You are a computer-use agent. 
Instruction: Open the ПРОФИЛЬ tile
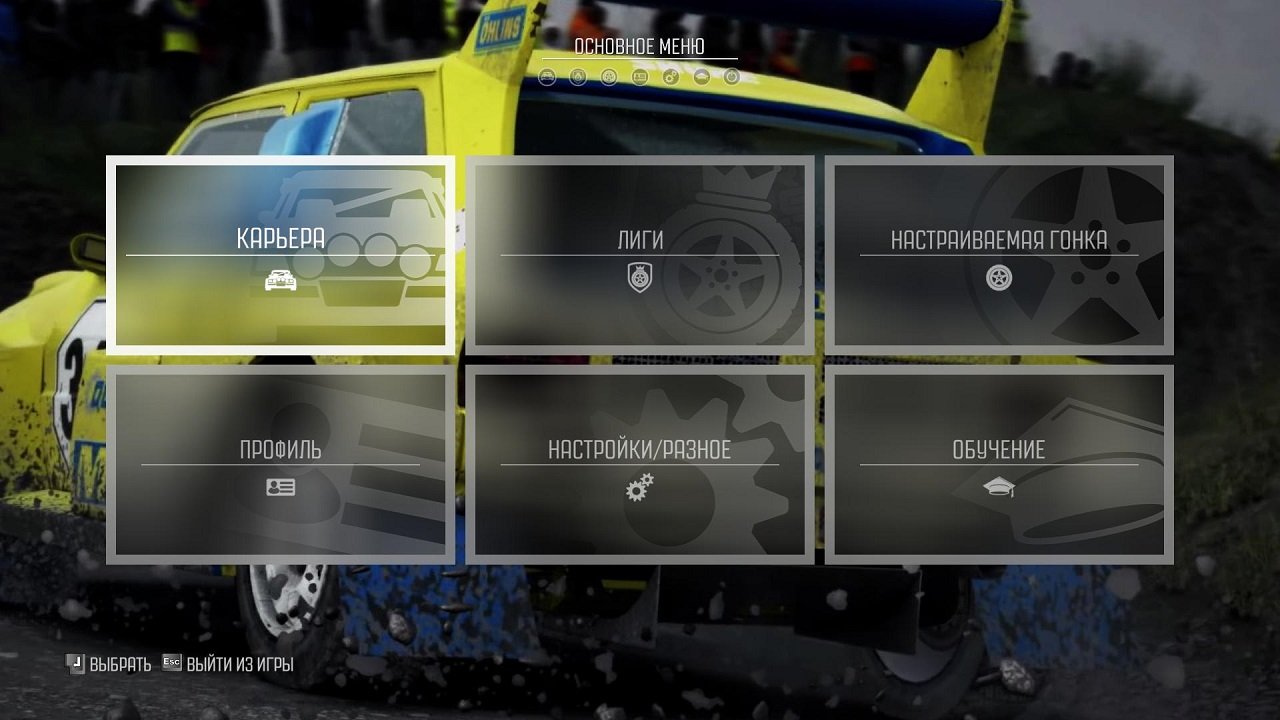[283, 463]
